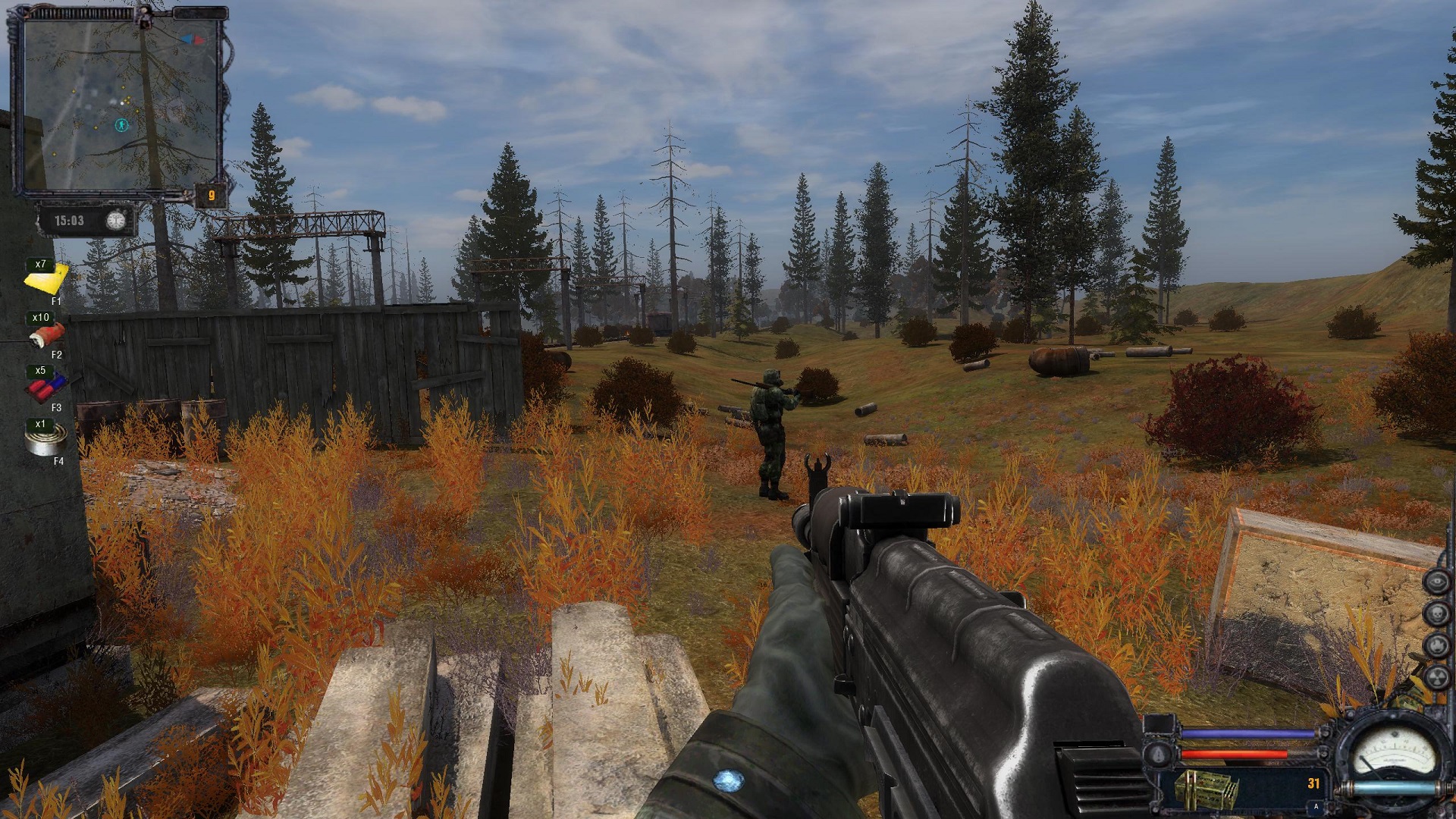Select the bandage quick slot
Image resolution: width=1456 pixels, height=819 pixels.
(47, 334)
